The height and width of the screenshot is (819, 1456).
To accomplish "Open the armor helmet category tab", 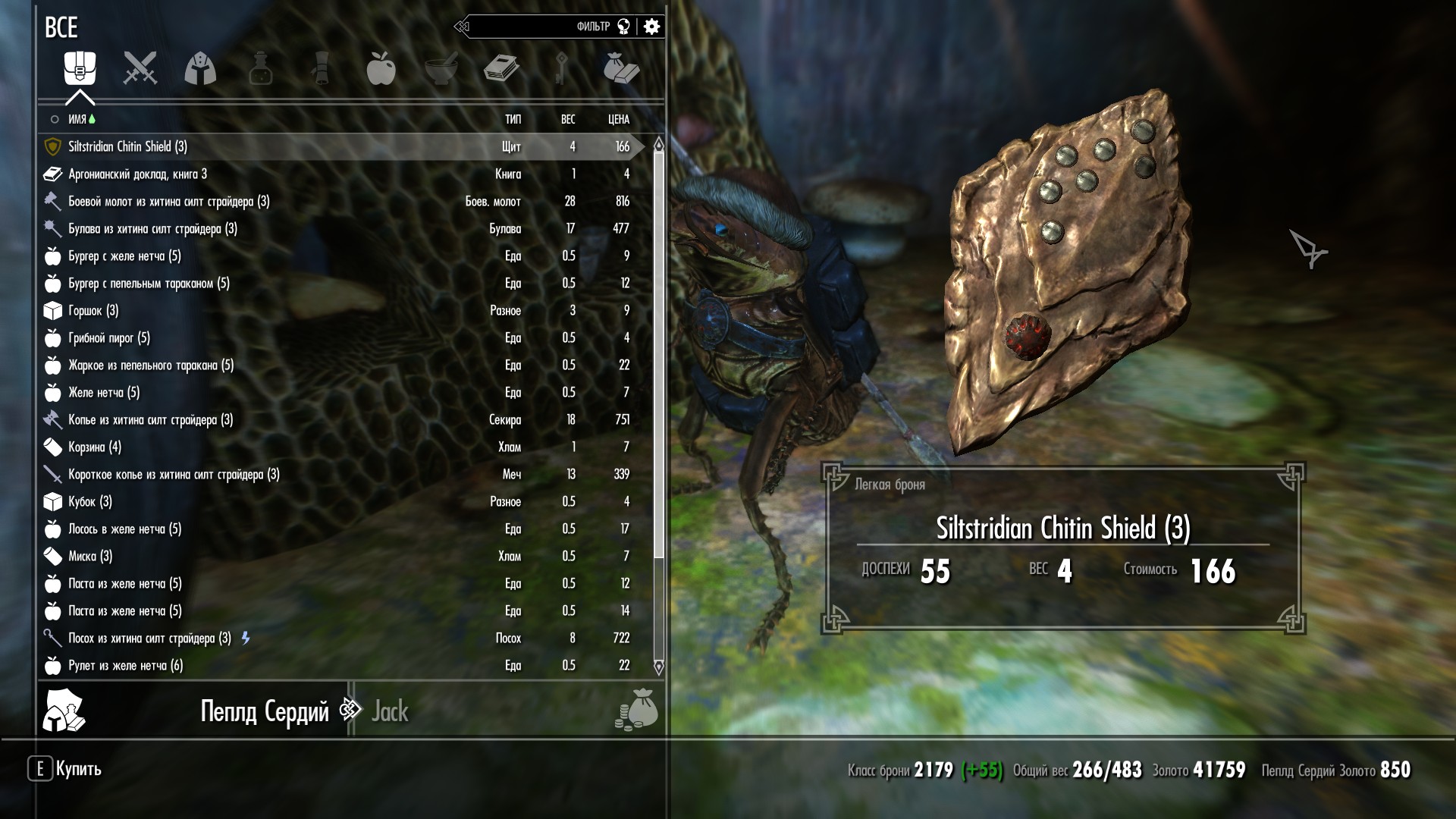I will click(x=200, y=68).
